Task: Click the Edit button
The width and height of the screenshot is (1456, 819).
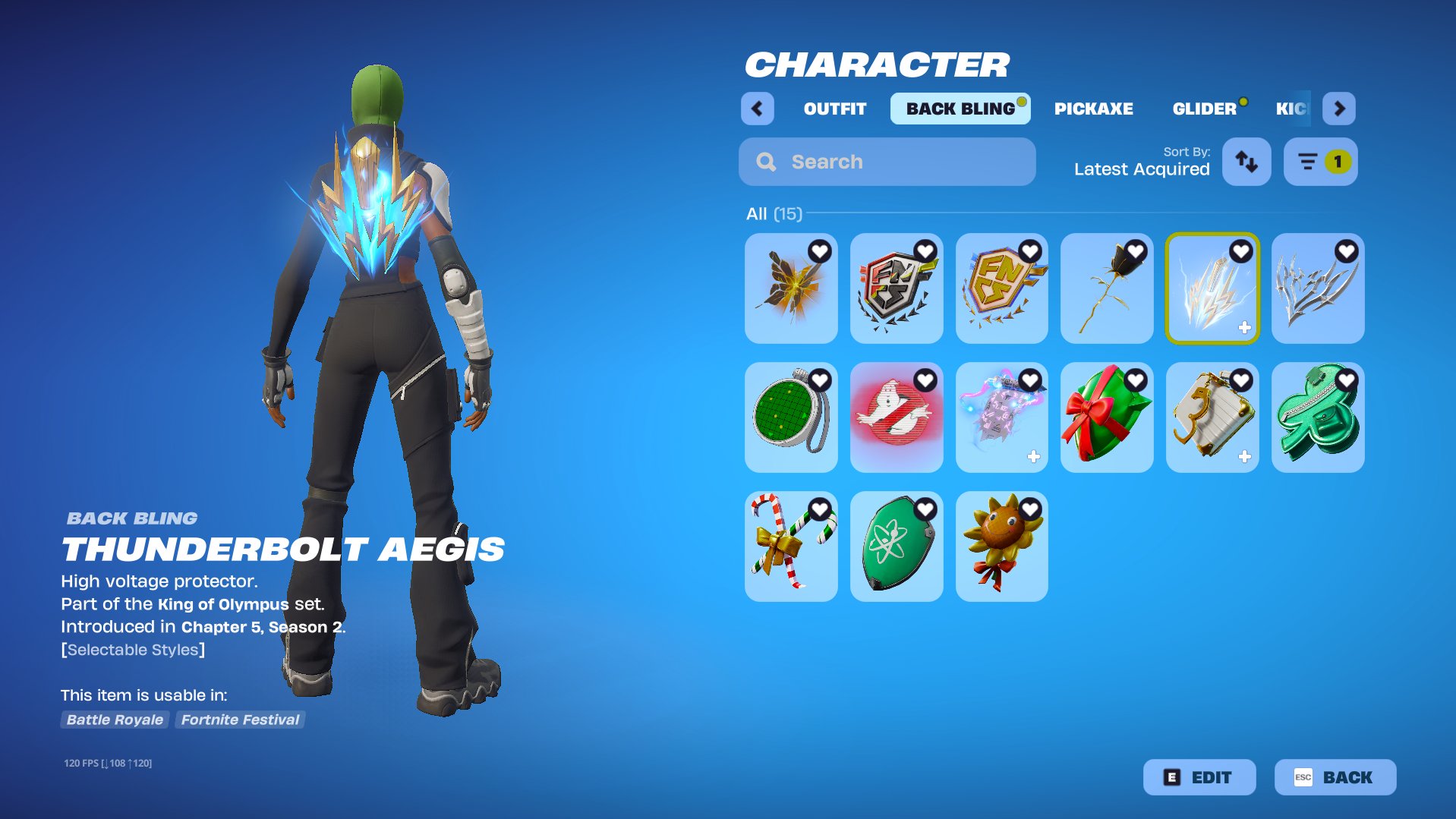Action: tap(1199, 777)
